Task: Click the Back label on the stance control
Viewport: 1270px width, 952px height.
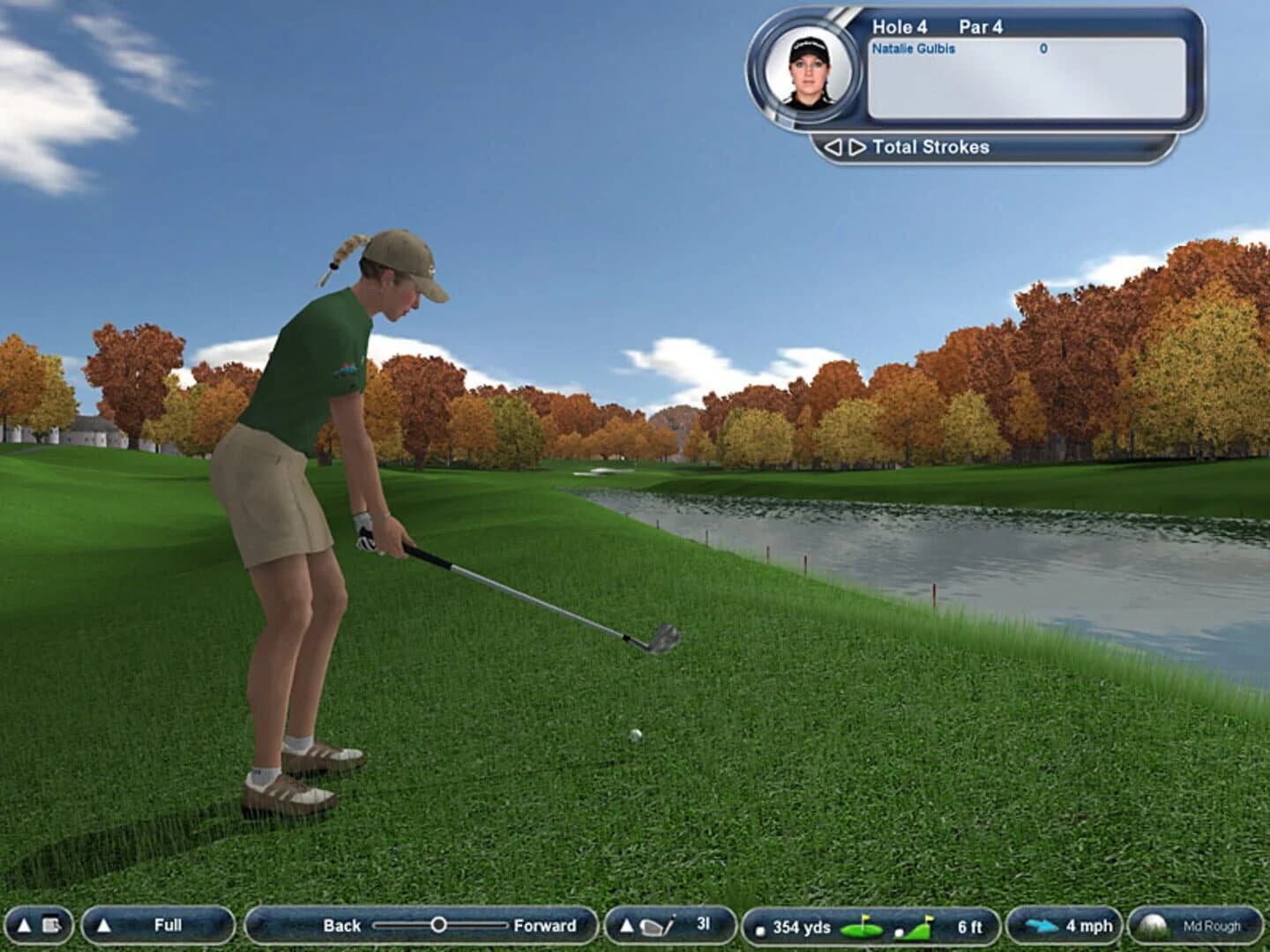Action: coord(344,926)
